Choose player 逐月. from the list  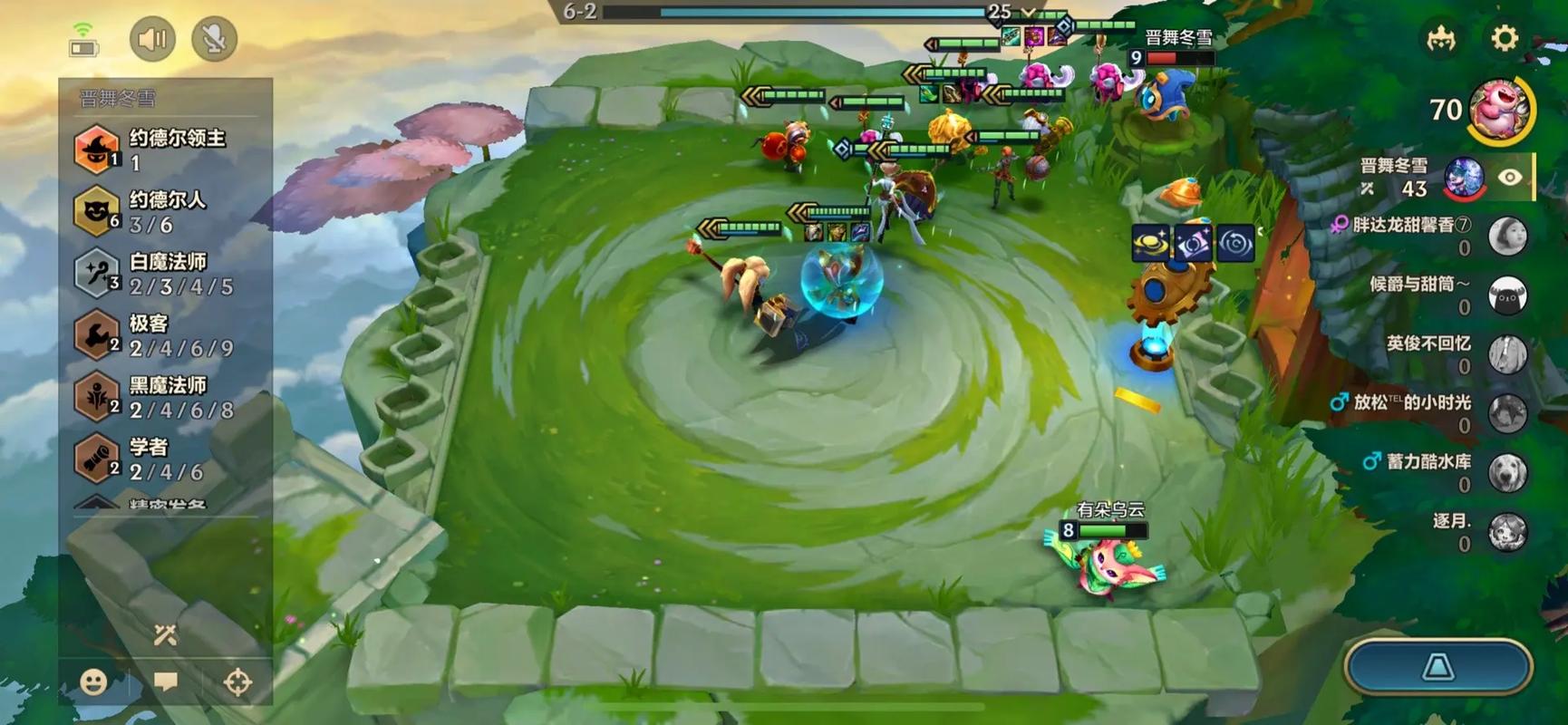(x=1508, y=532)
